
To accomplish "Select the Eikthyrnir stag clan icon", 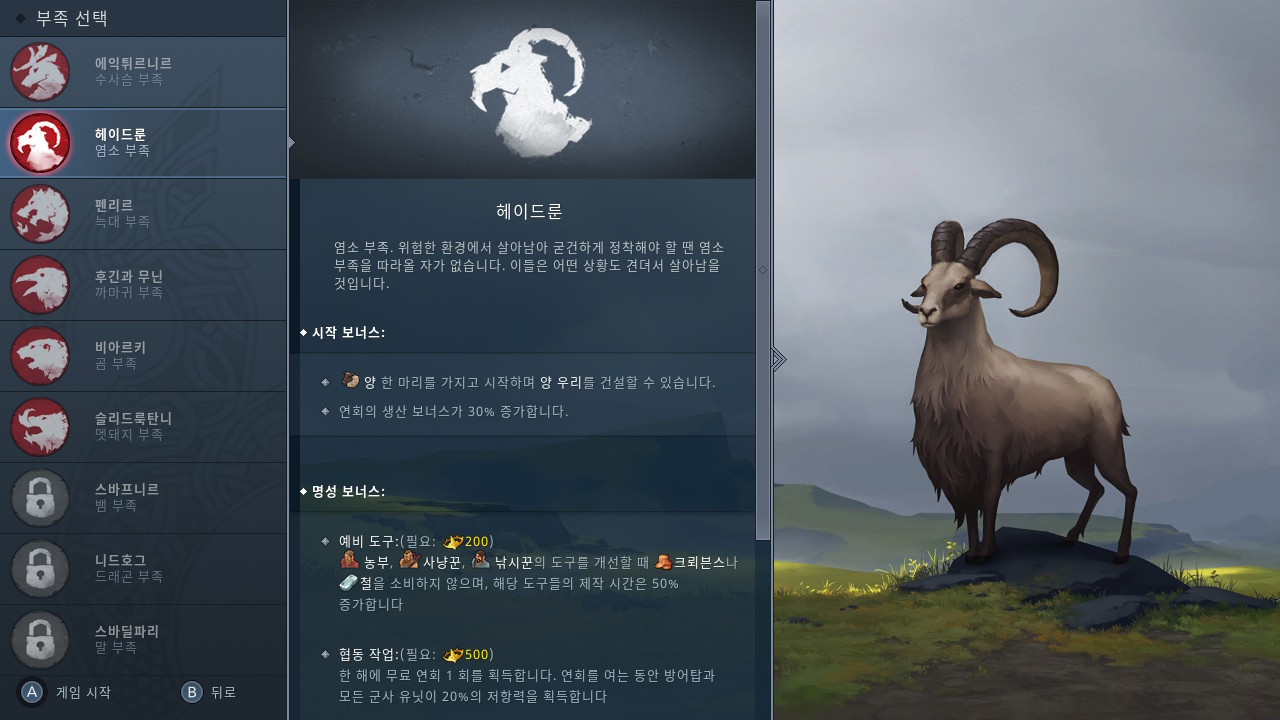I will (x=40, y=71).
